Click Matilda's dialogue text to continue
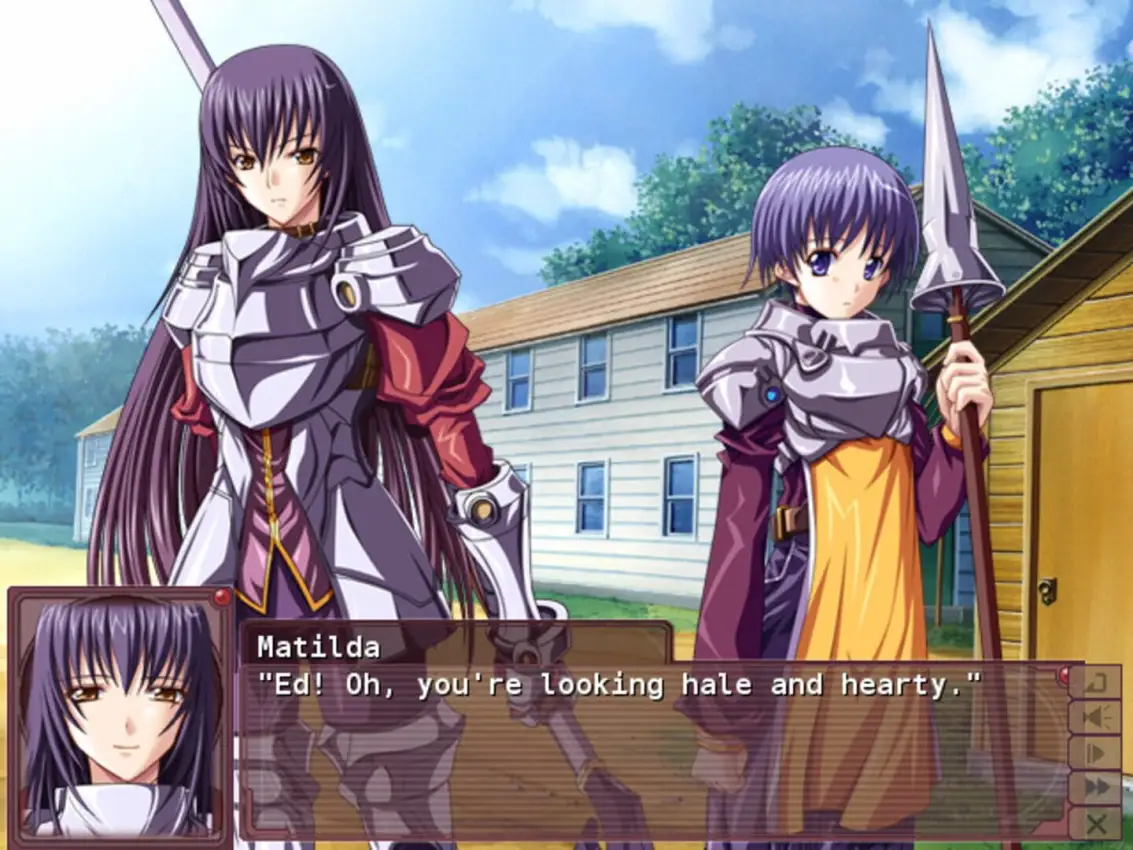The height and width of the screenshot is (850, 1133). click(x=619, y=686)
